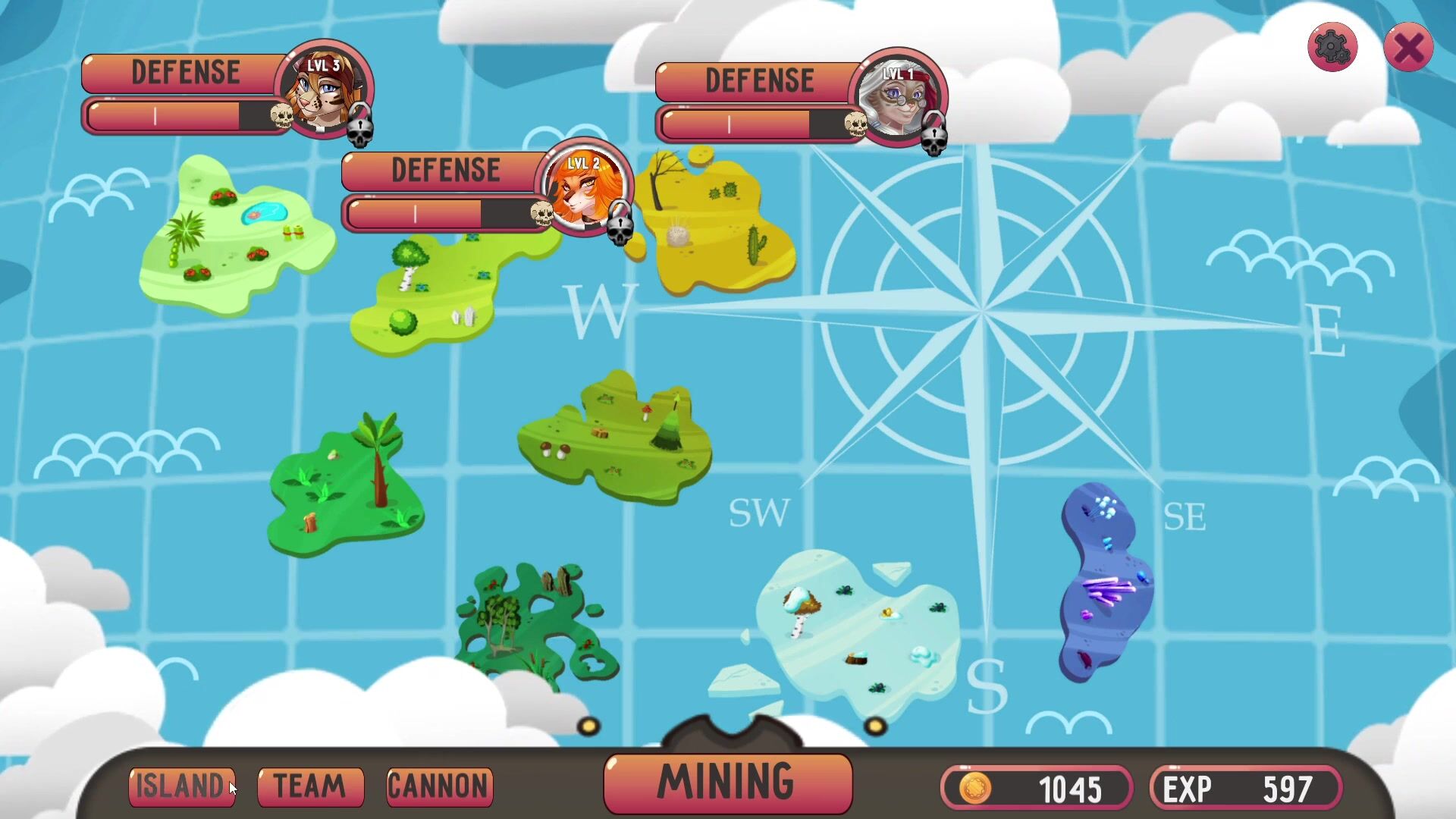The width and height of the screenshot is (1456, 819).
Task: Switch to the Team tab
Action: coord(310,786)
